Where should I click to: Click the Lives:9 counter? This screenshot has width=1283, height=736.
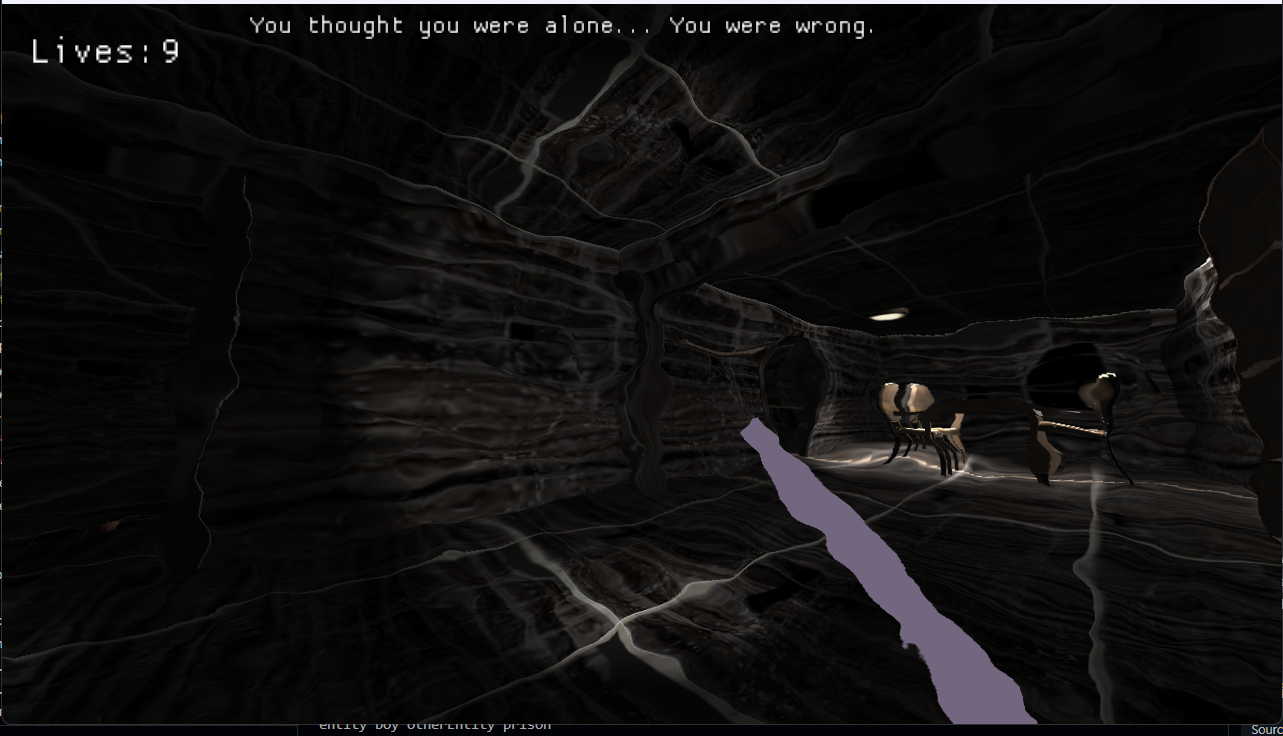click(x=104, y=53)
